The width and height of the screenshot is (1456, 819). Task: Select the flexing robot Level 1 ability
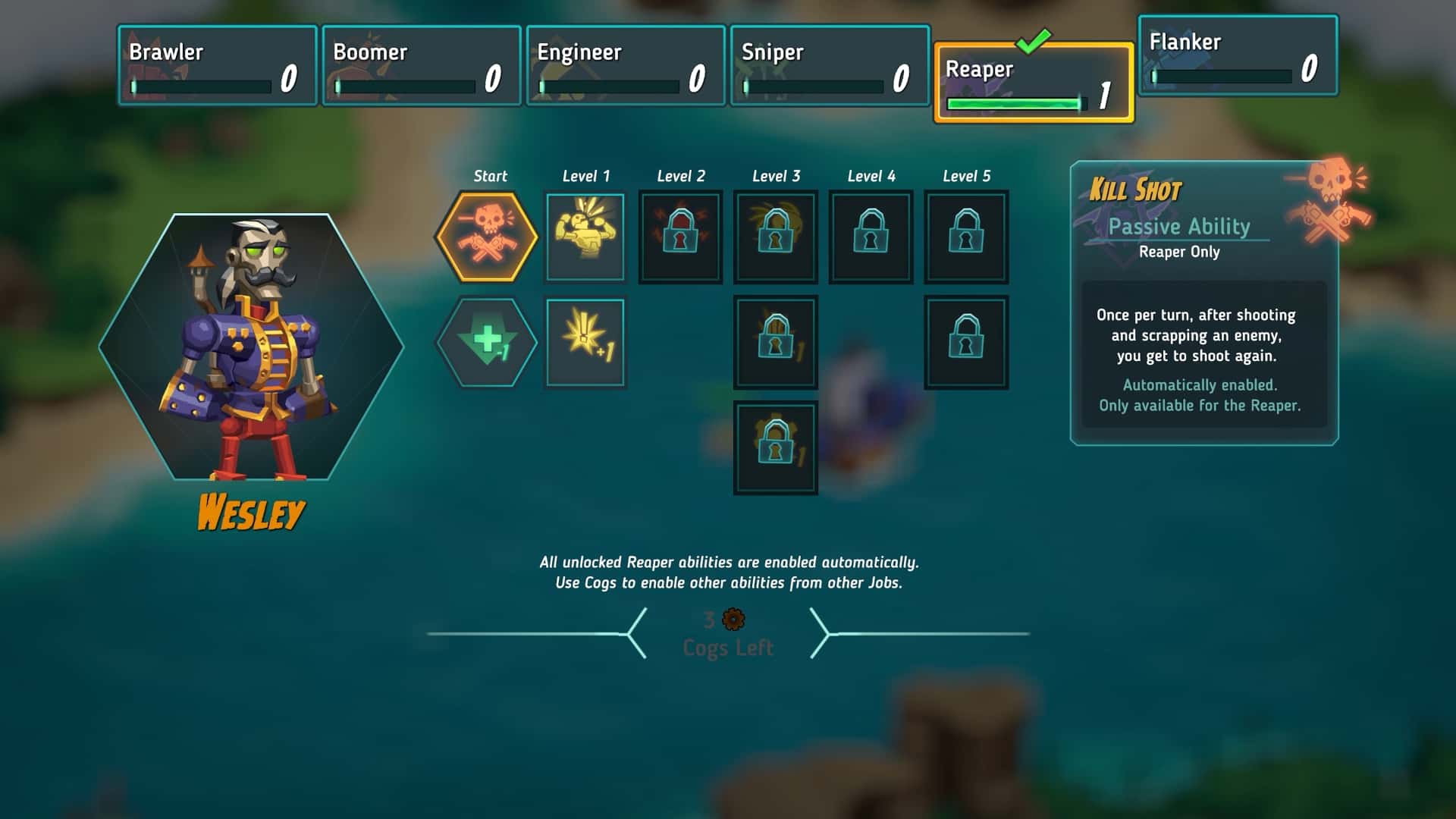tap(585, 237)
